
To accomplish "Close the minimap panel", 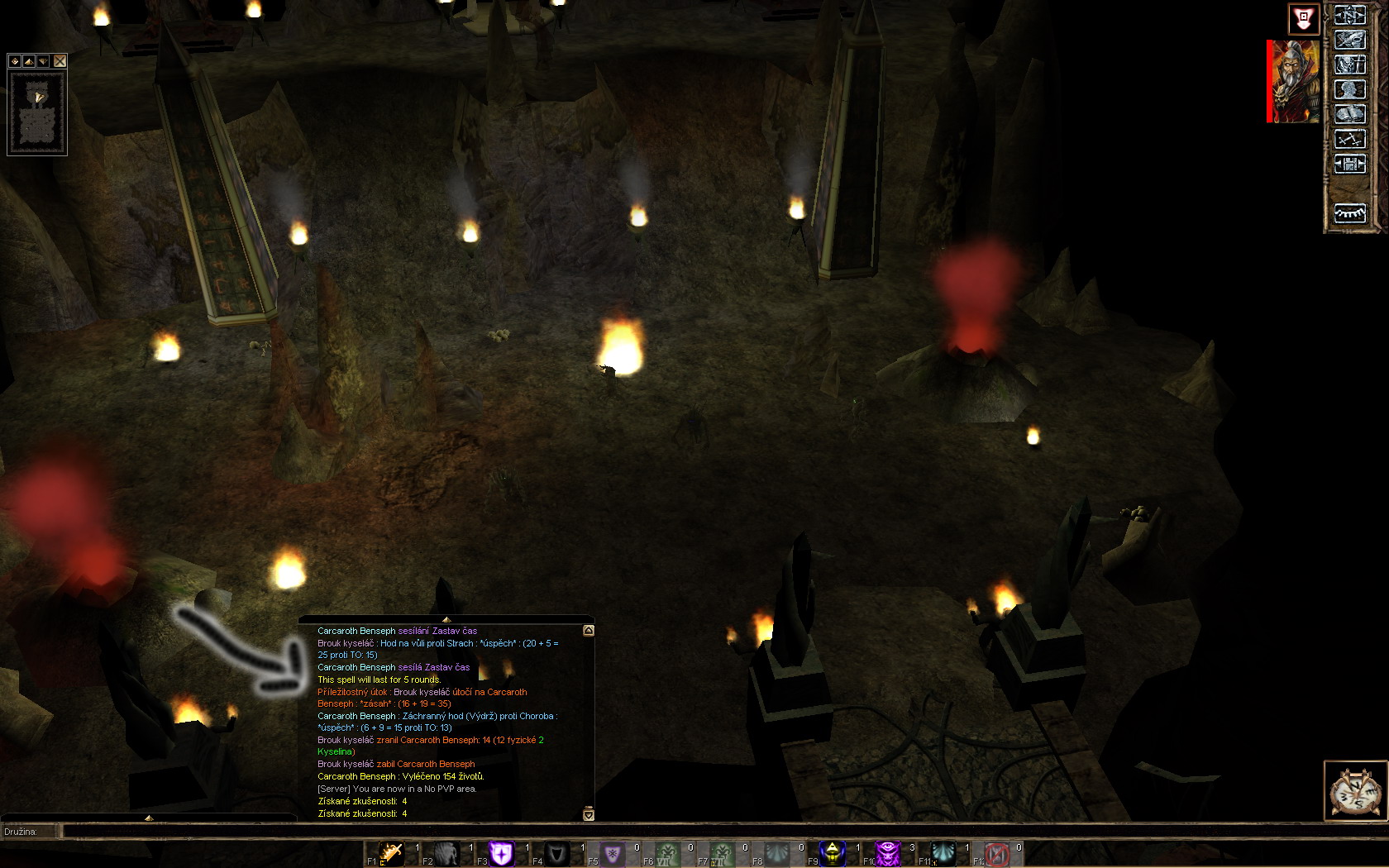I will click(x=60, y=61).
